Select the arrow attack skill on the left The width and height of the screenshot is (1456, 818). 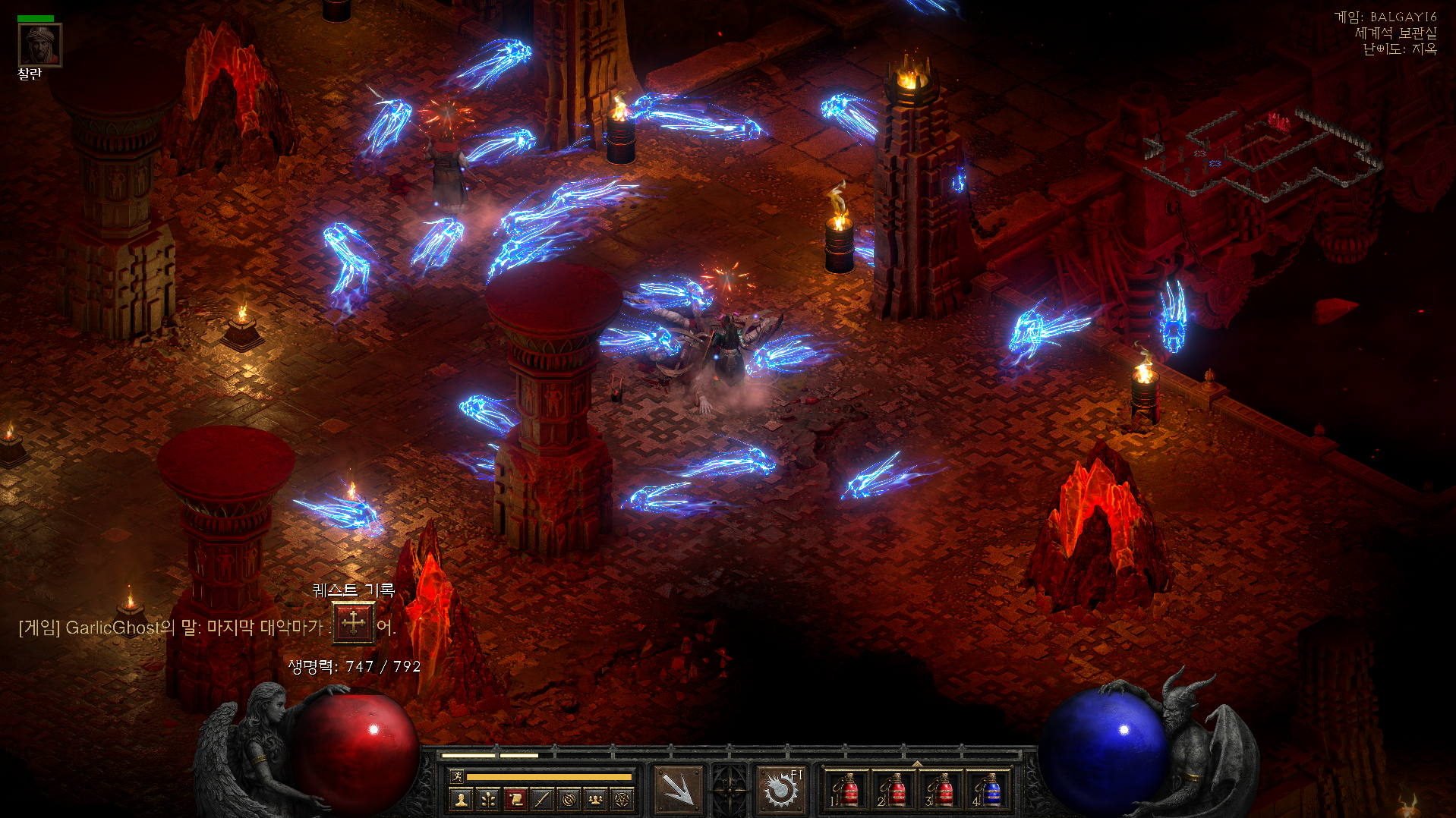[x=678, y=791]
